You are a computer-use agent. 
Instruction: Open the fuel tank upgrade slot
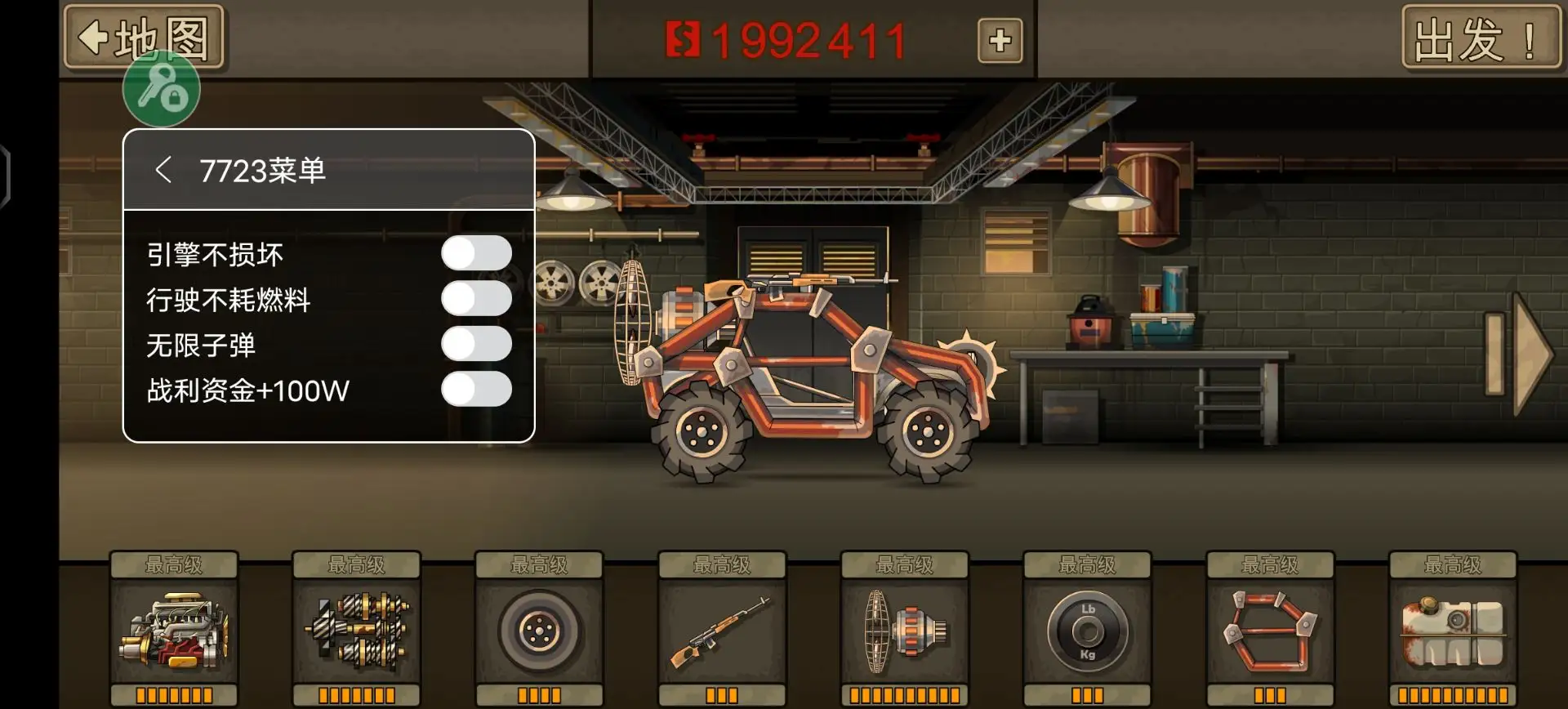[1453, 631]
